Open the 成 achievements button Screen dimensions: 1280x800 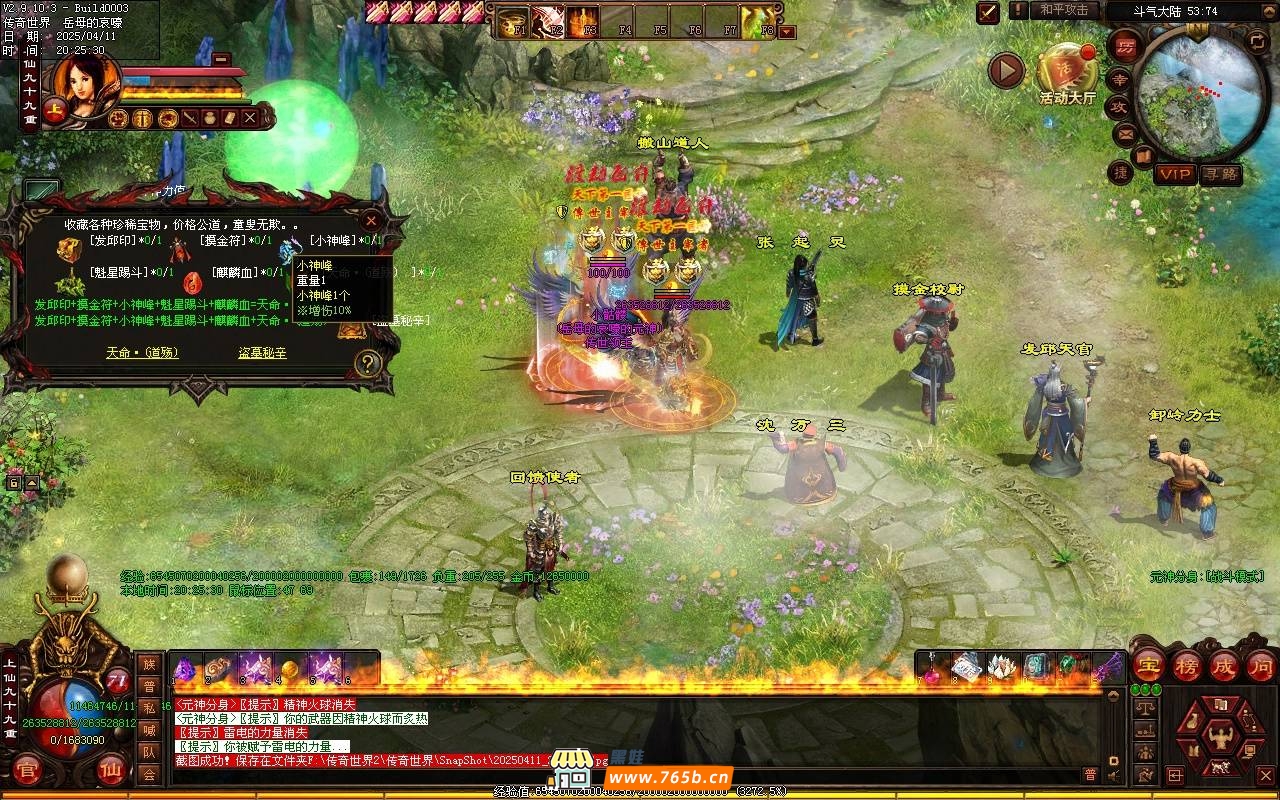click(x=1224, y=665)
